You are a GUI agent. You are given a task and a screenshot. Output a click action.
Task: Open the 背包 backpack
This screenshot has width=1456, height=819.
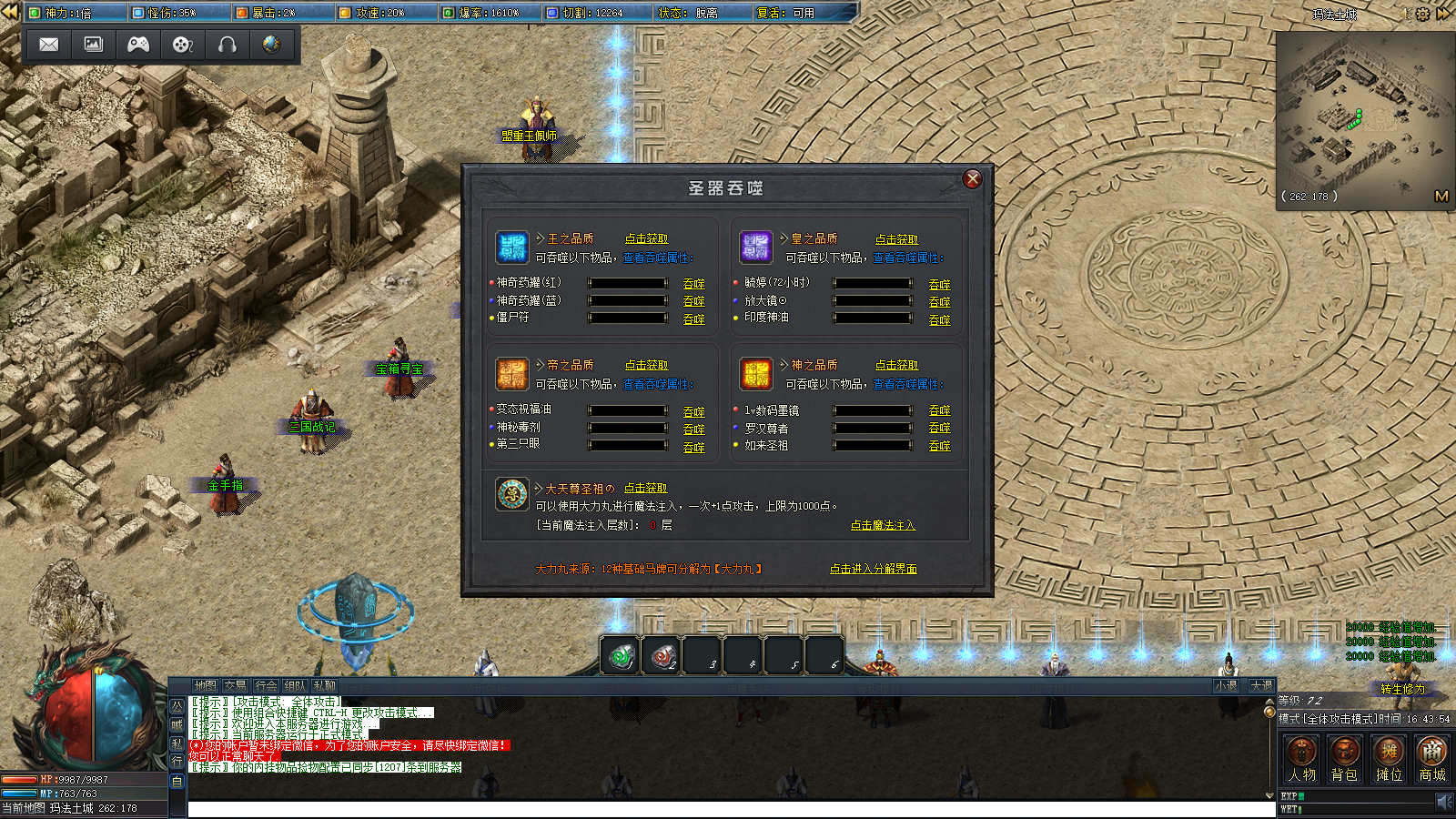pos(1344,759)
